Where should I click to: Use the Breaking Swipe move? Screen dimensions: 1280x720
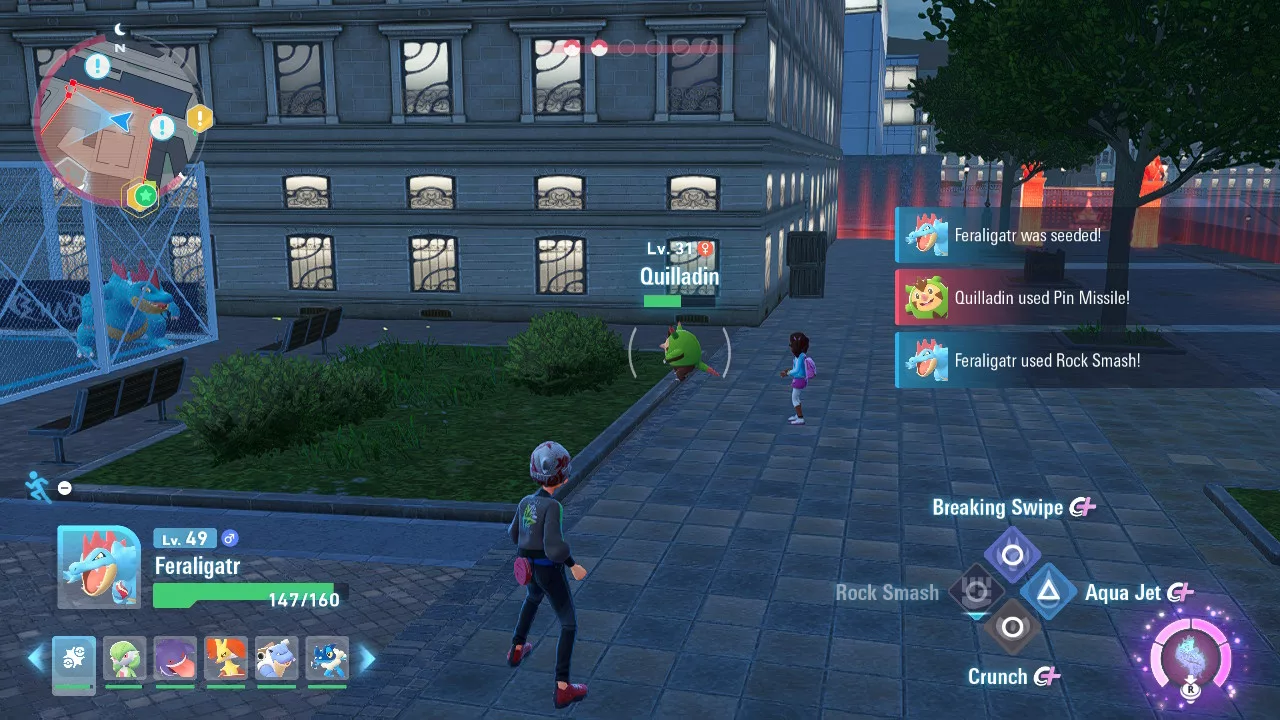click(1012, 555)
